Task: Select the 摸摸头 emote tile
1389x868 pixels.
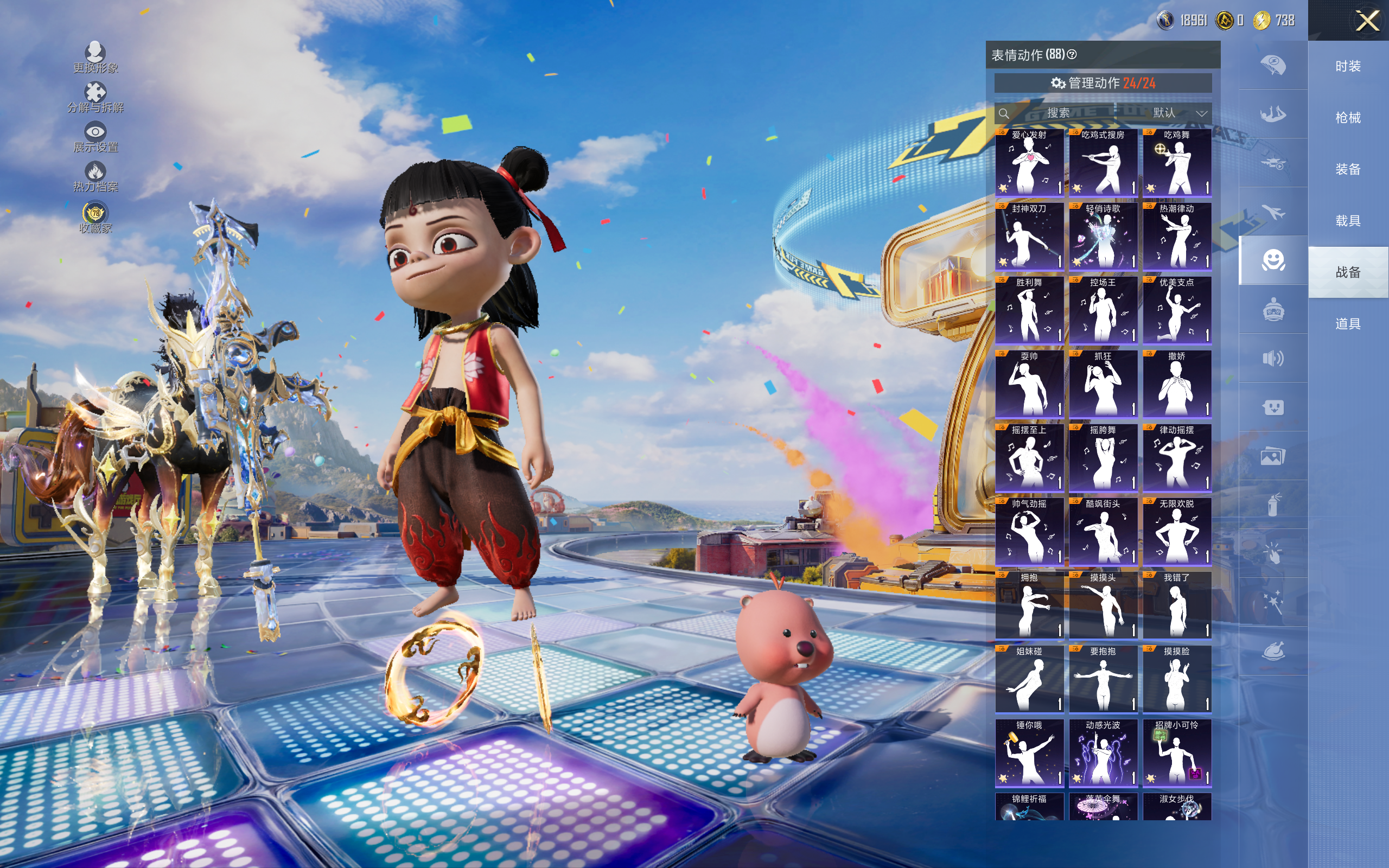Action: point(1103,605)
